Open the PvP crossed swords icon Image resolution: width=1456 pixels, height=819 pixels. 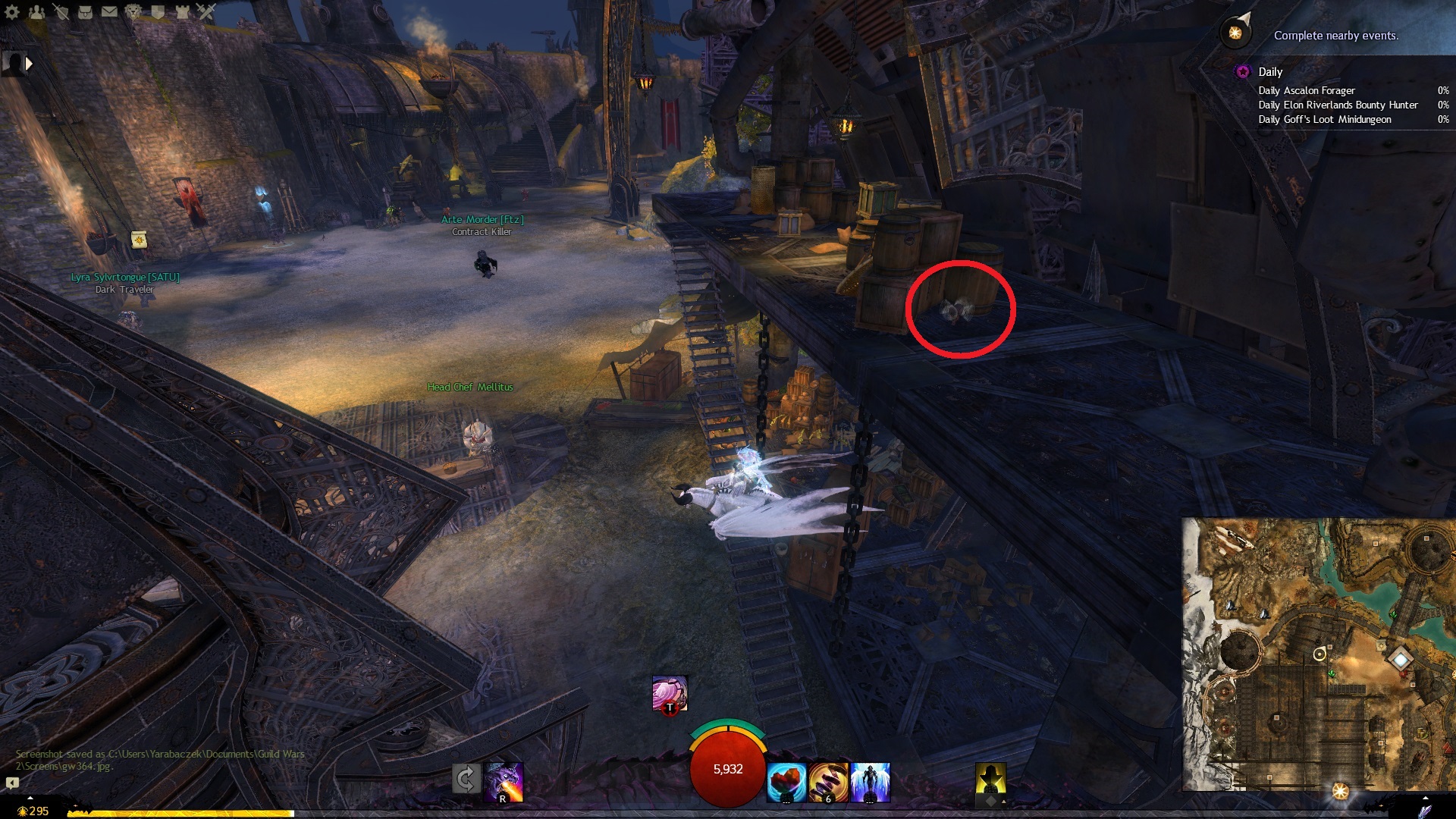[206, 11]
